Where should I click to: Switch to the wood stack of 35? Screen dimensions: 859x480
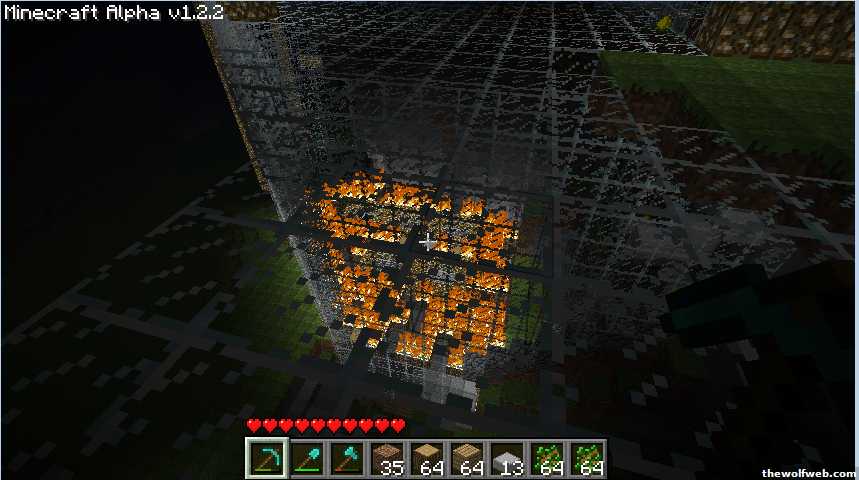[387, 460]
